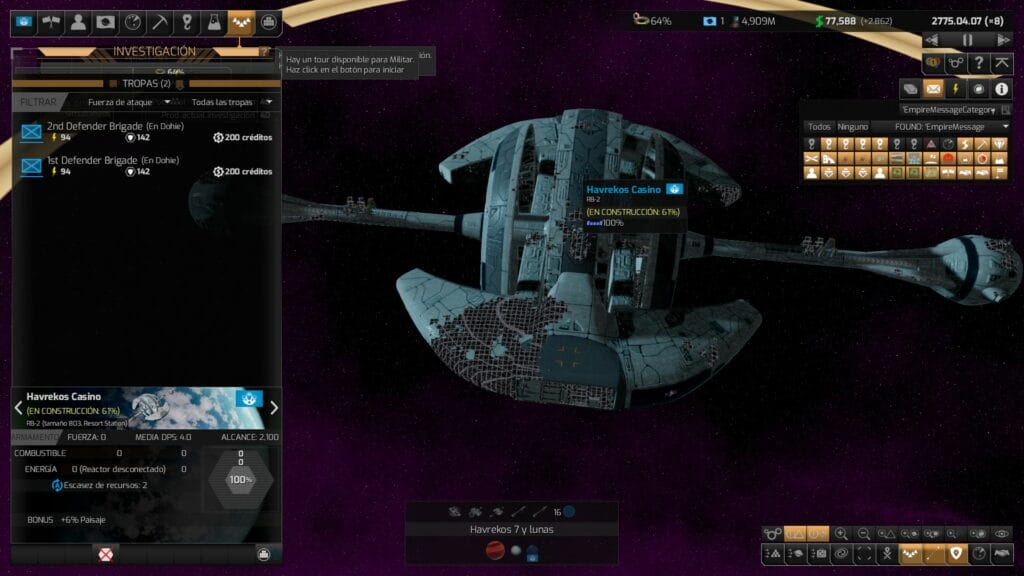
Task: Open the research flask menu
Action: pos(213,22)
